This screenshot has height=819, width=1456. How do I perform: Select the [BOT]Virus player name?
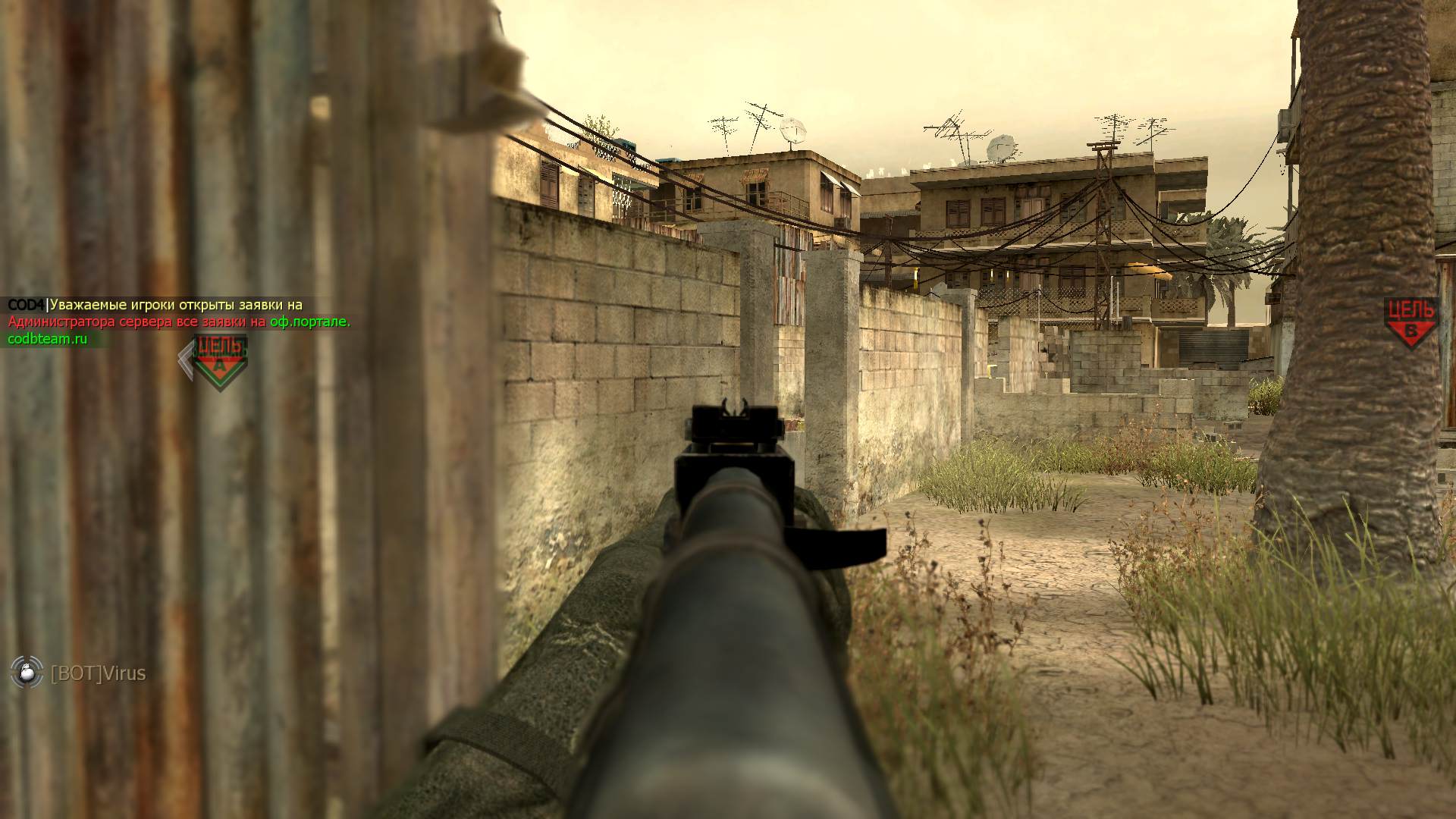pyautogui.click(x=98, y=673)
